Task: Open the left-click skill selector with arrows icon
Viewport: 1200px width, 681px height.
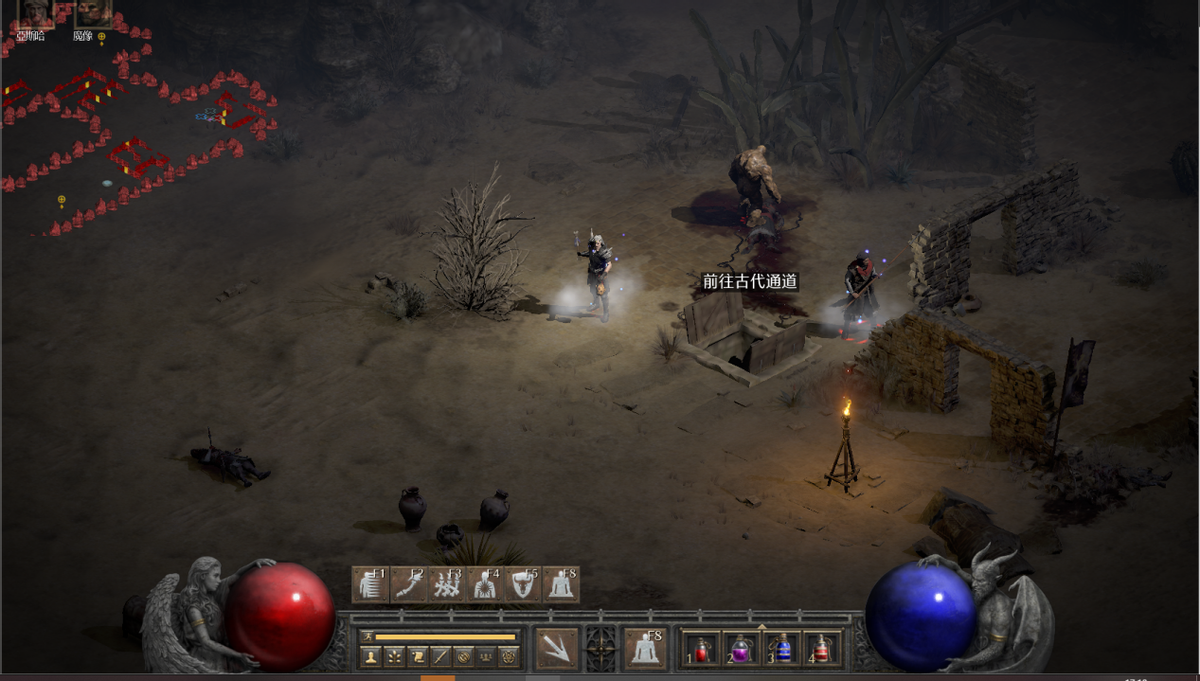Action: [557, 648]
